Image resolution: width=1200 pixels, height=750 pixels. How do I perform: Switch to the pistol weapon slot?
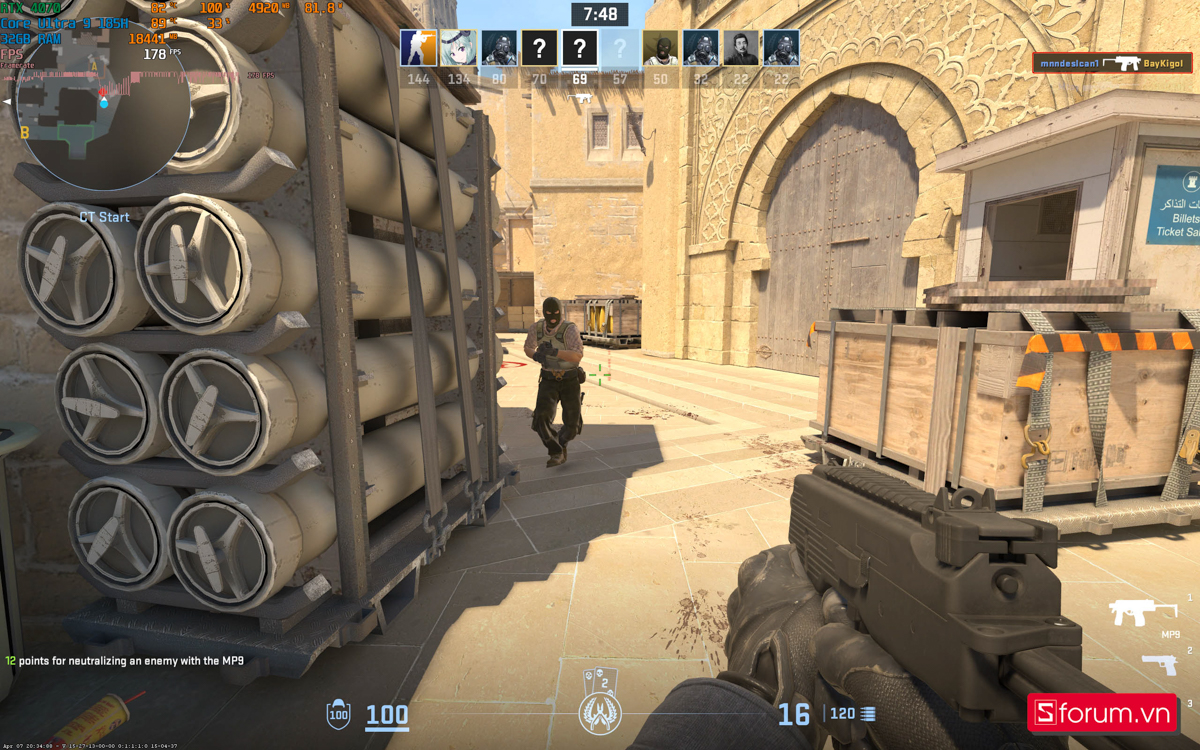1159,663
